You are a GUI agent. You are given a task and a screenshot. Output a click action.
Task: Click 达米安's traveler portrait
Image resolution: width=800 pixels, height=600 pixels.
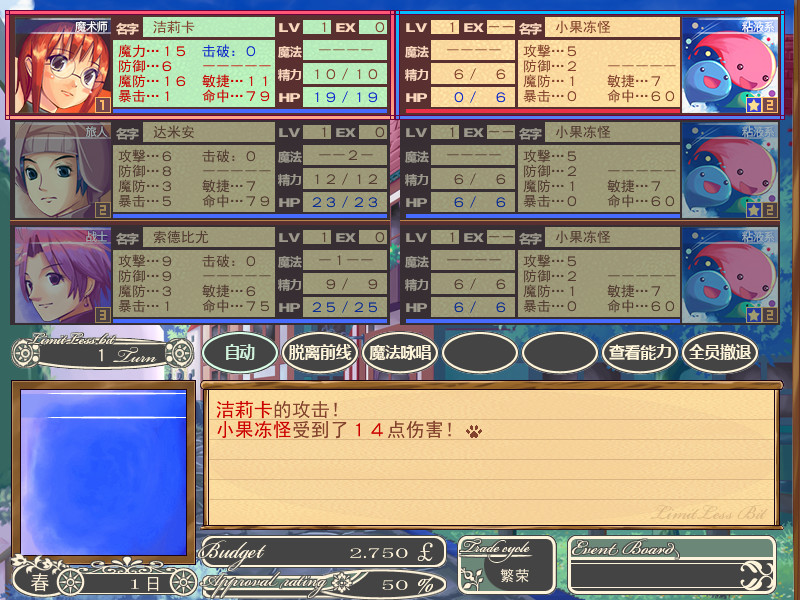[61, 170]
